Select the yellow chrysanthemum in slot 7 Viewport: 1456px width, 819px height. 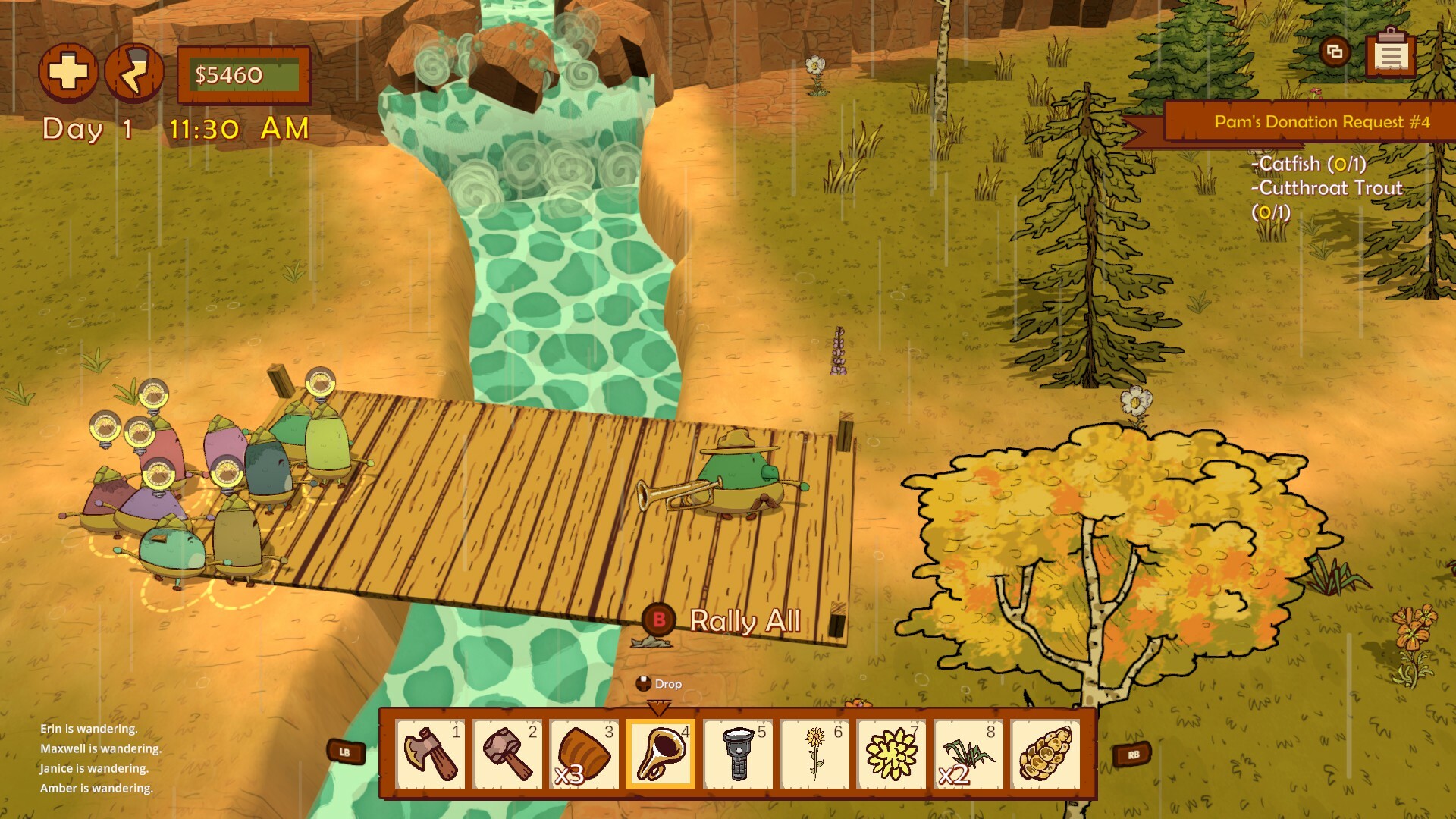pos(893,755)
